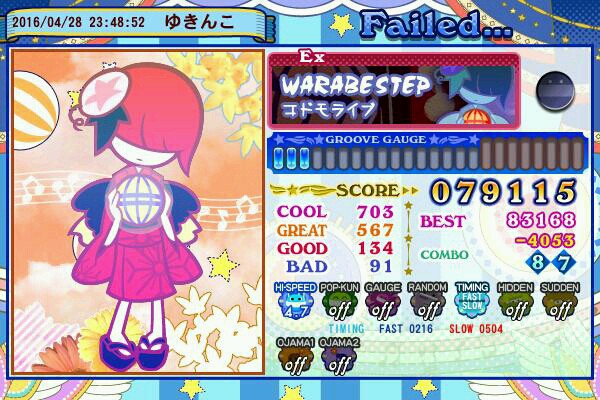The height and width of the screenshot is (400, 600).
Task: Click the WARABESTEP song banner
Action: pyautogui.click(x=398, y=90)
